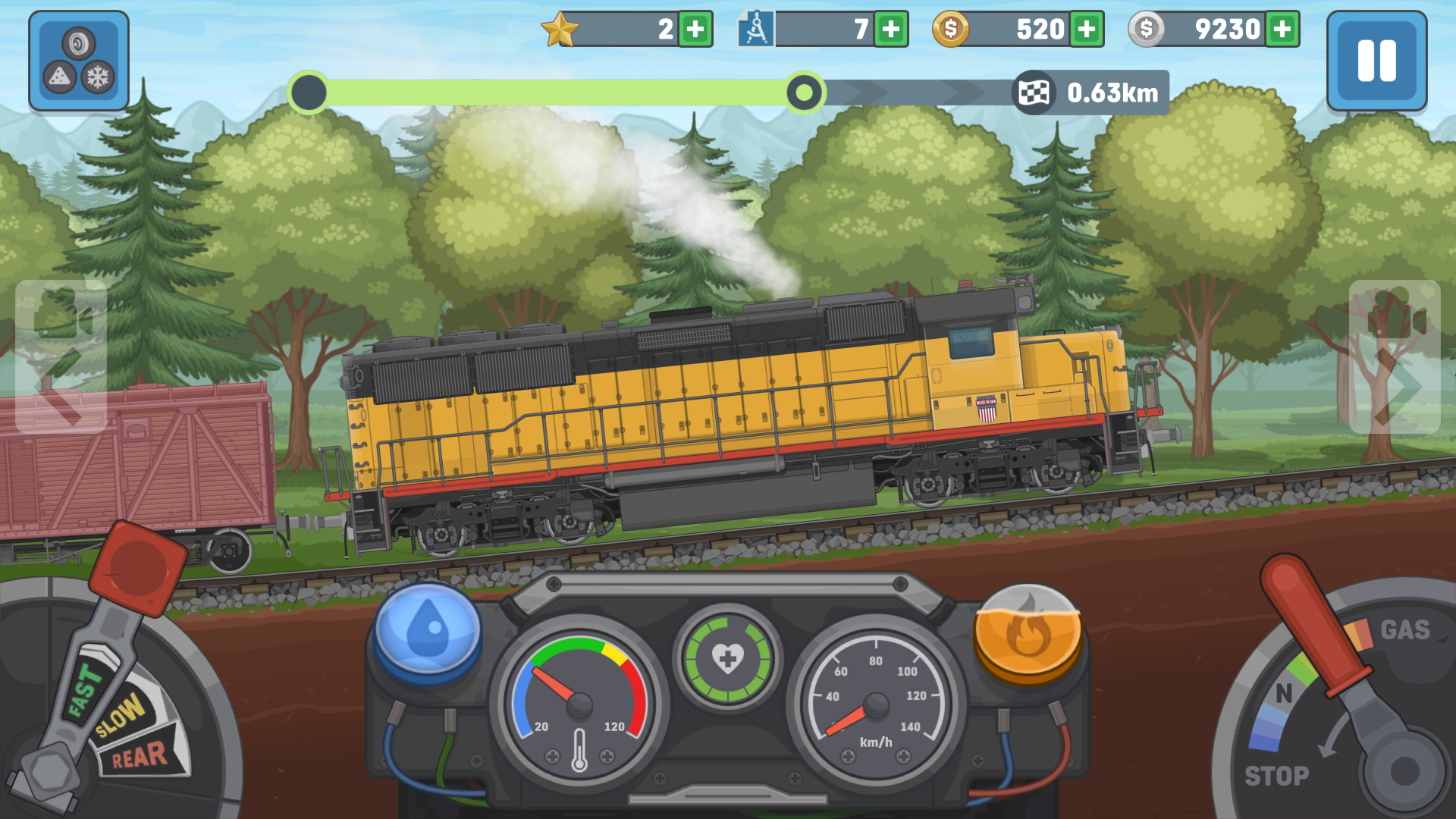Enable snow mode with the snowflake button
The width and height of the screenshot is (1456, 819).
[x=97, y=77]
